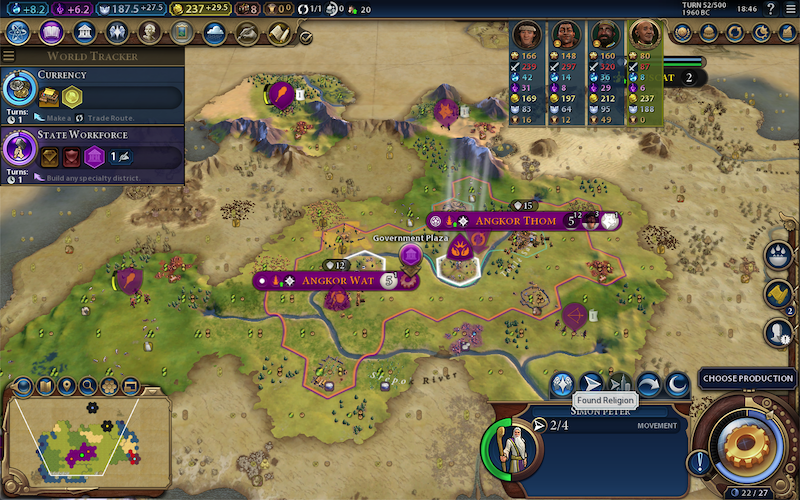800x500 pixels.
Task: Open the Civilopedia help (question mark)
Action: (769, 8)
